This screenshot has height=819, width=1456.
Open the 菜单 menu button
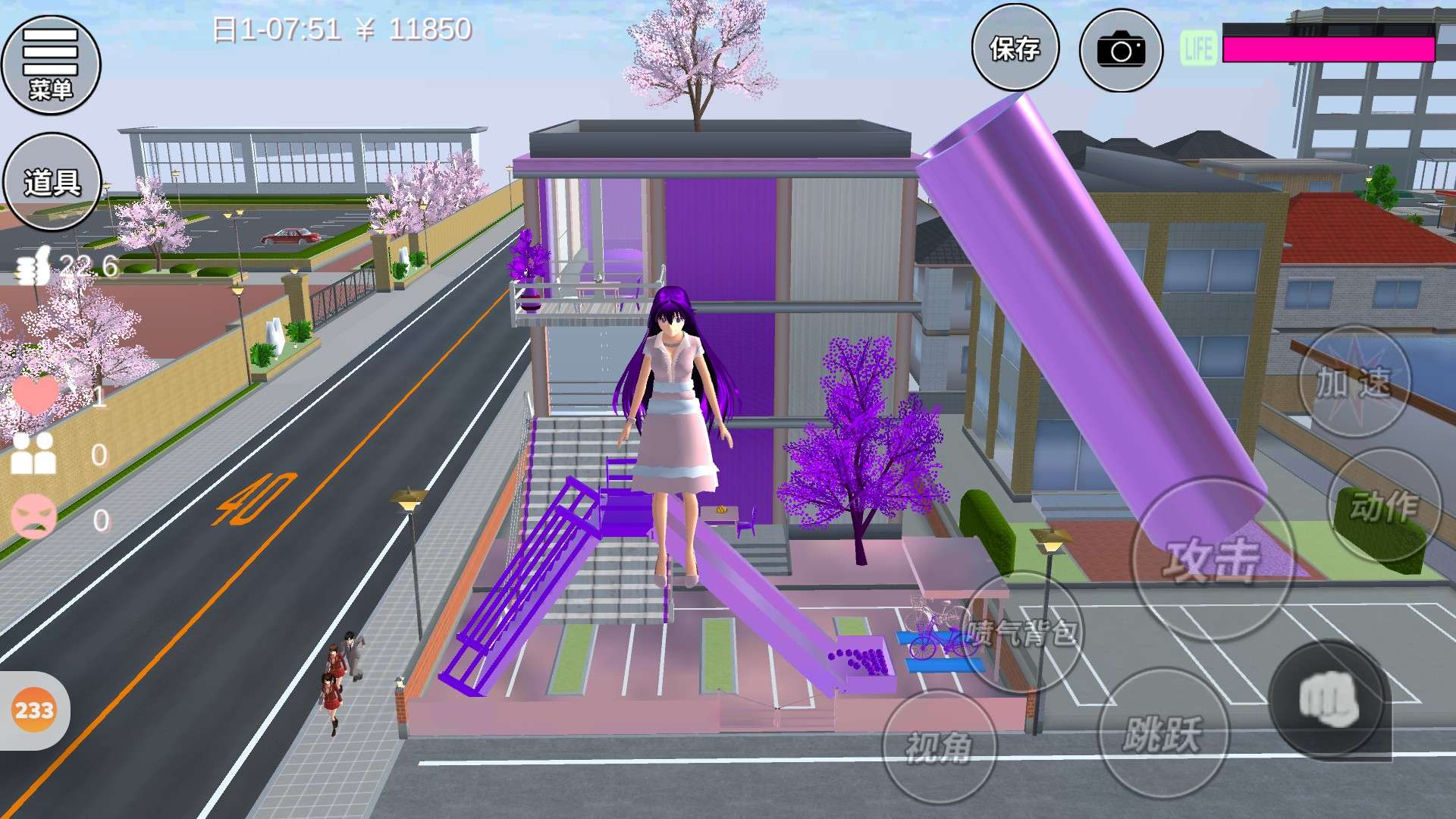(x=51, y=64)
